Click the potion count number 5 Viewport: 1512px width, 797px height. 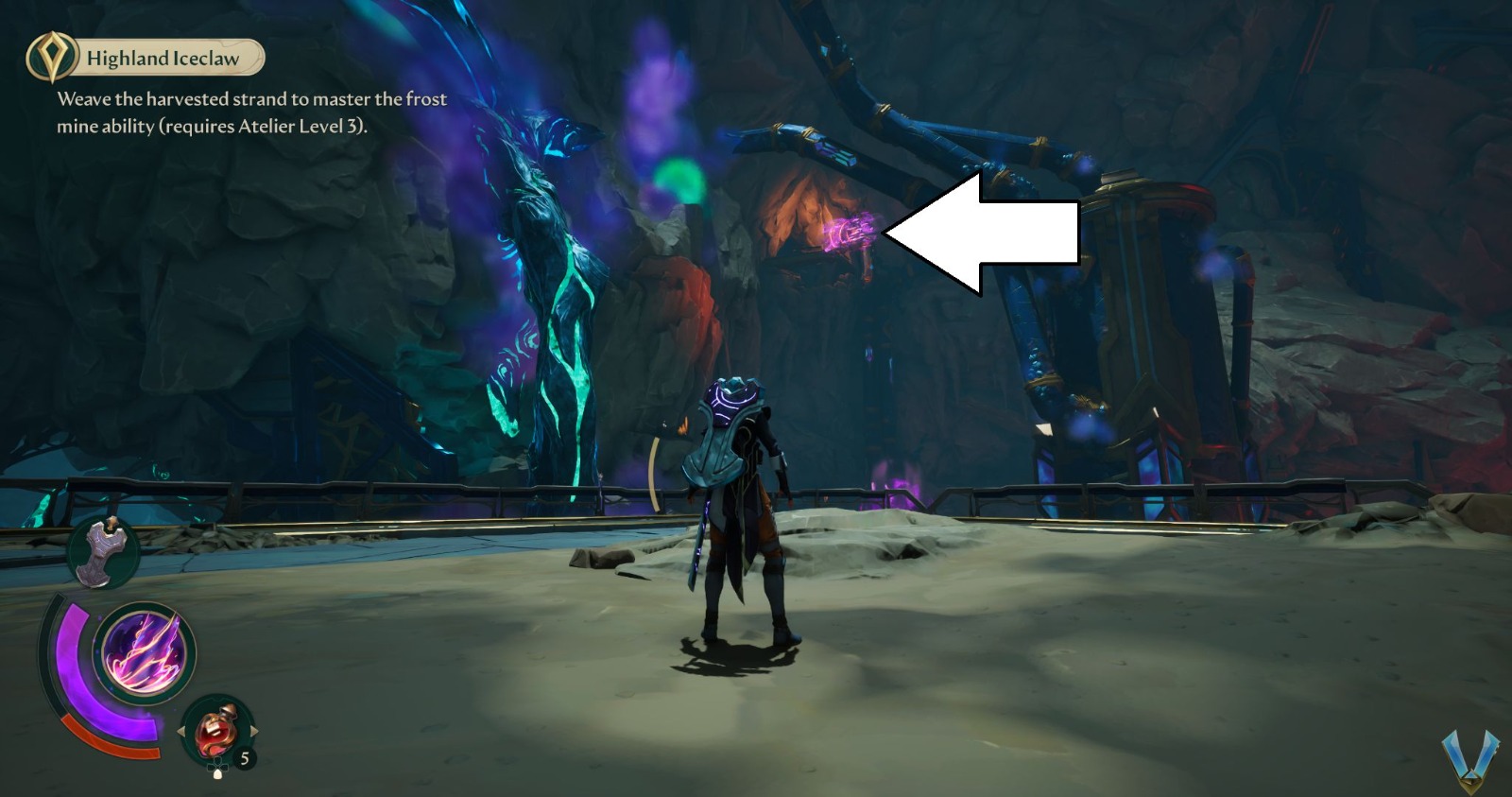tap(244, 757)
